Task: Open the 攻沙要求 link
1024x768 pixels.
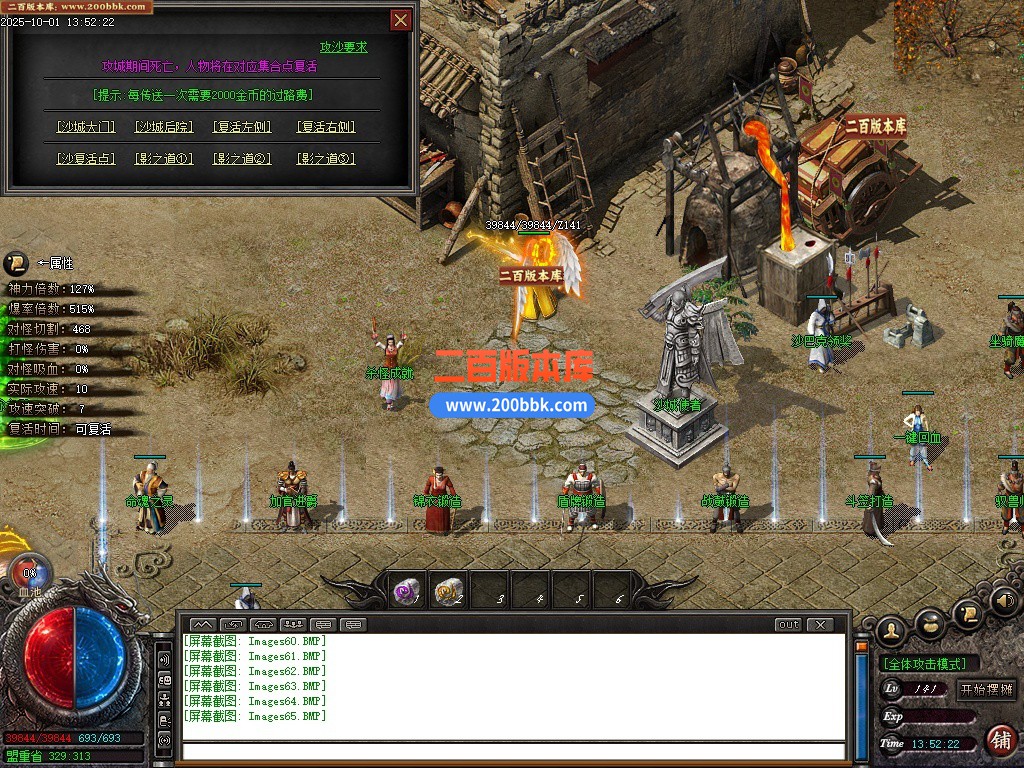Action: (343, 47)
